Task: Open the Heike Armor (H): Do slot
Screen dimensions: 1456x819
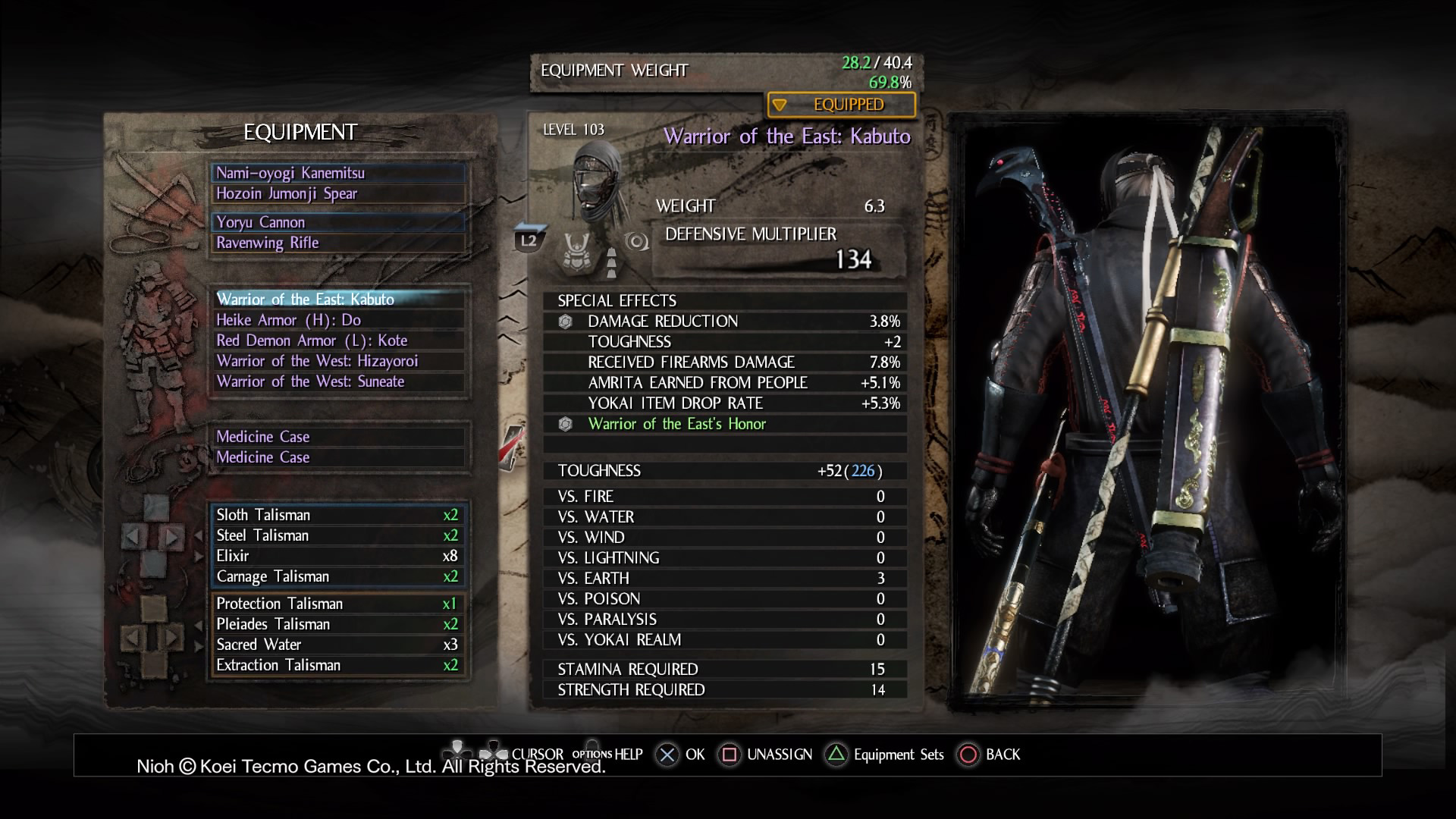Action: [x=338, y=320]
